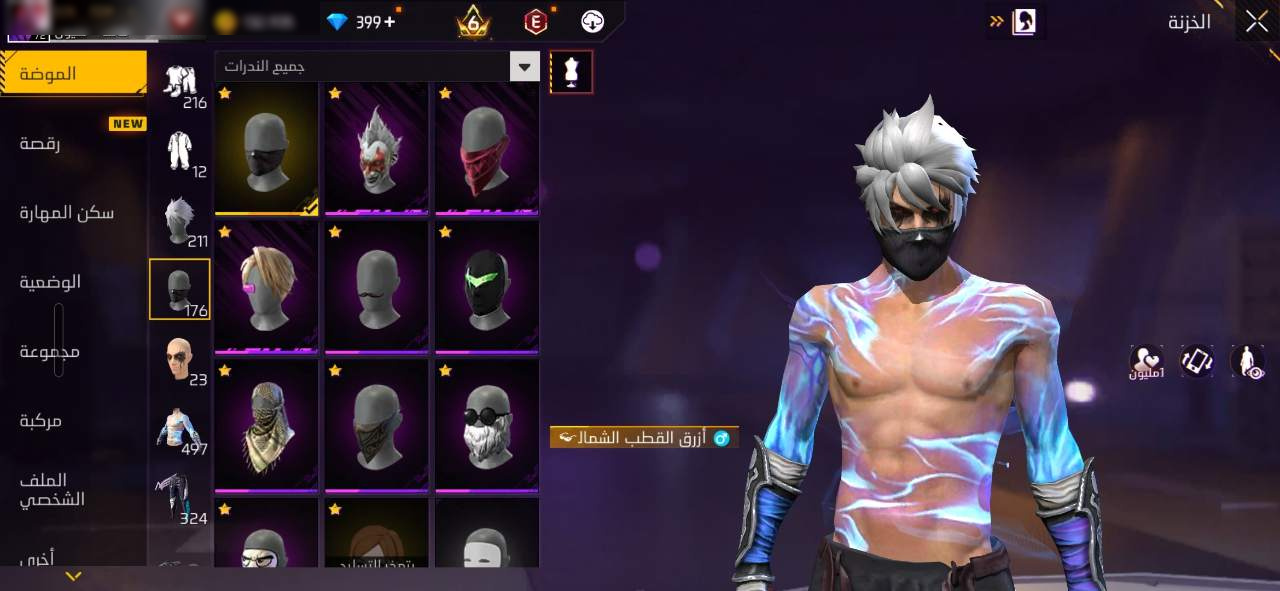
Task: Add diamonds with the plus button
Action: [389, 21]
